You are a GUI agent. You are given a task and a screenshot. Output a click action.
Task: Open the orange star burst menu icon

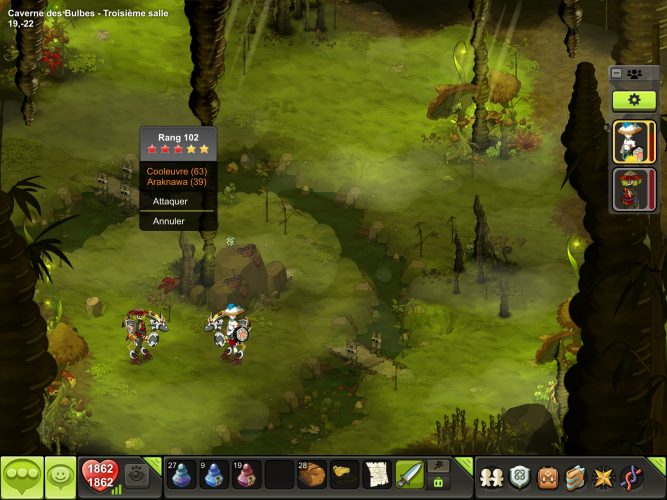point(602,477)
